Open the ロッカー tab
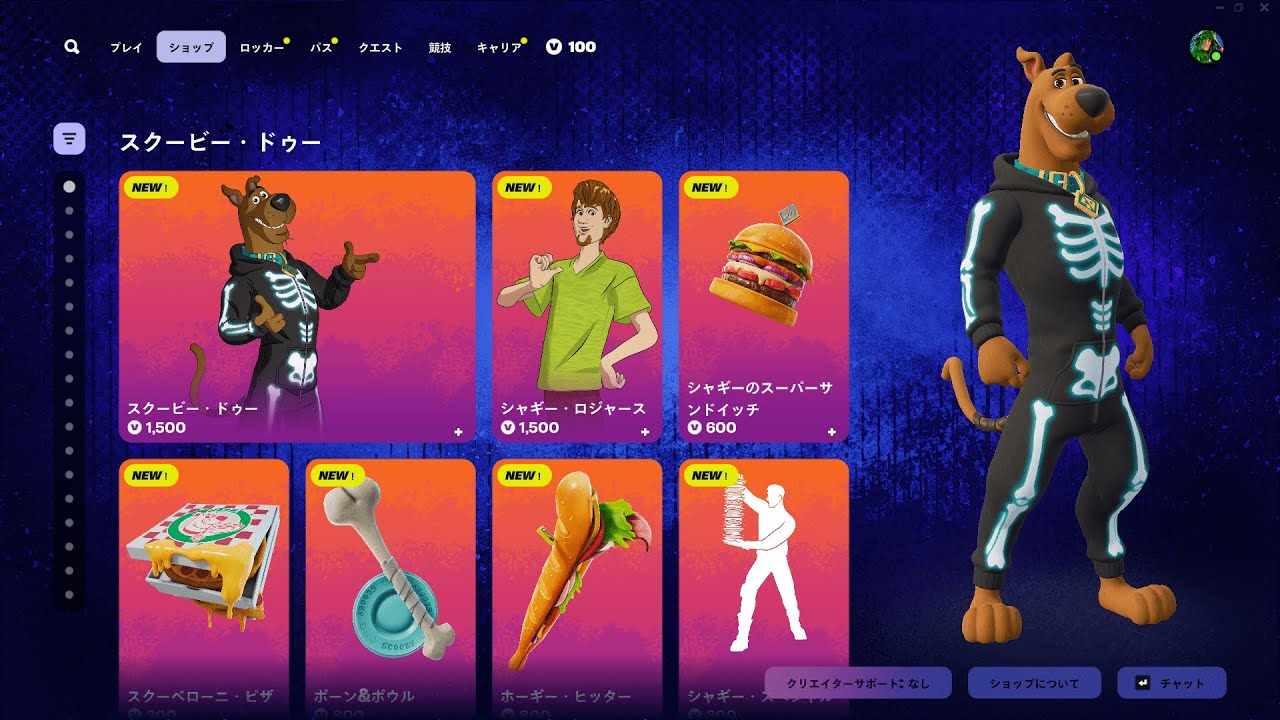The height and width of the screenshot is (720, 1280). click(x=261, y=47)
